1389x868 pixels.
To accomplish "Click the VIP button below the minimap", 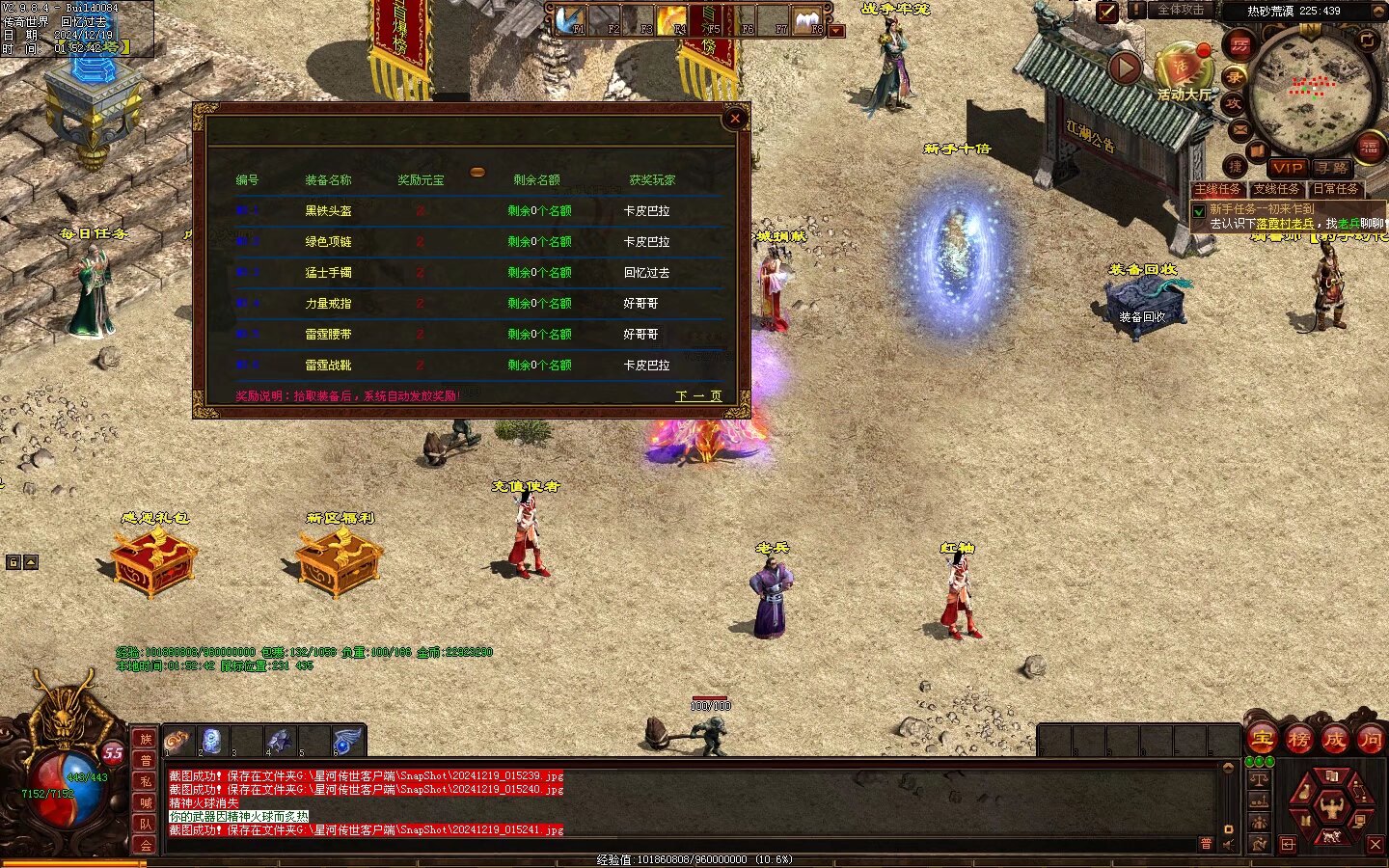I will click(x=1287, y=168).
